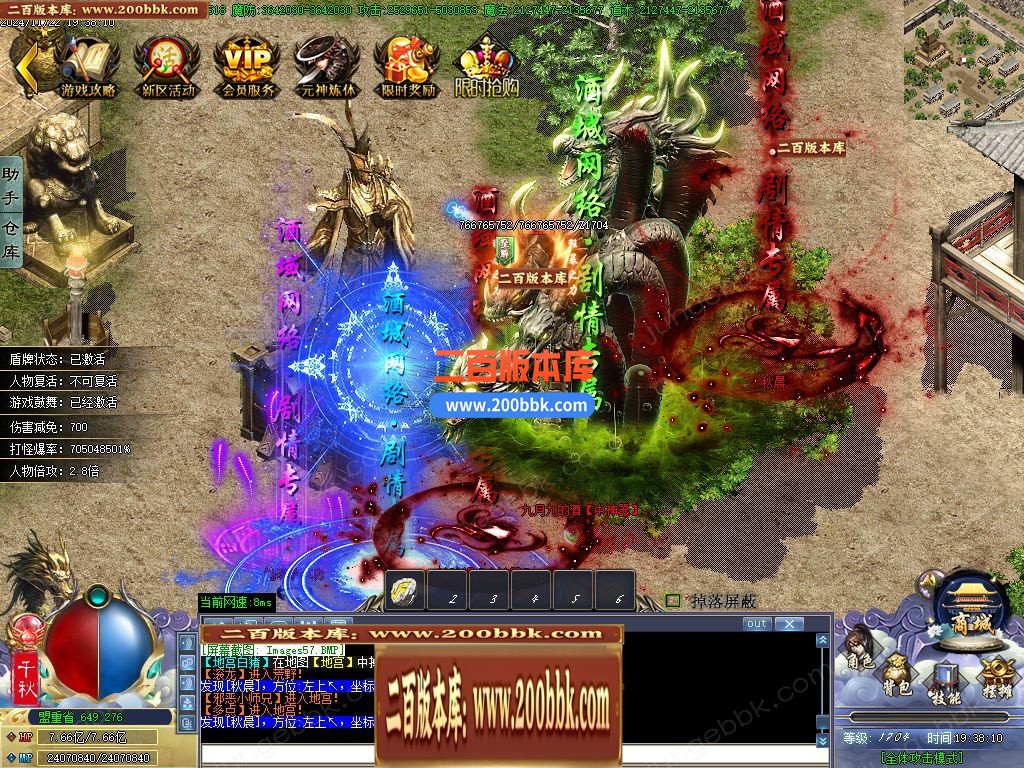
Task: Claim the 限时奖励 timed rewards
Action: [x=408, y=64]
